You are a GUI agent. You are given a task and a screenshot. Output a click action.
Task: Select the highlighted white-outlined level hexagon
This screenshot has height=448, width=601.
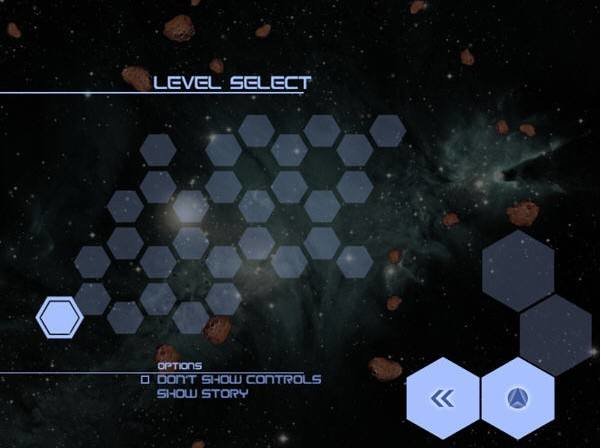(59, 317)
